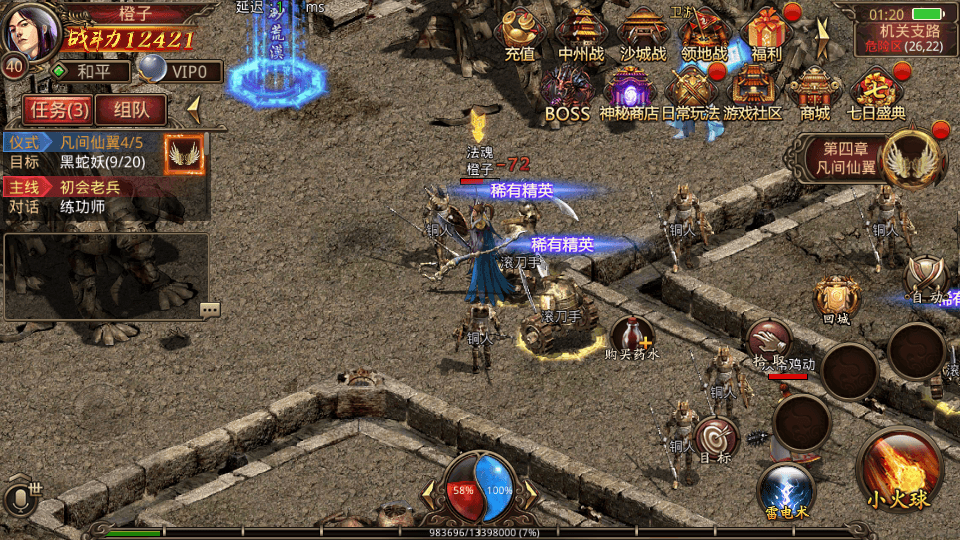Open the BOSS menu
This screenshot has height=540, width=960.
[x=567, y=93]
